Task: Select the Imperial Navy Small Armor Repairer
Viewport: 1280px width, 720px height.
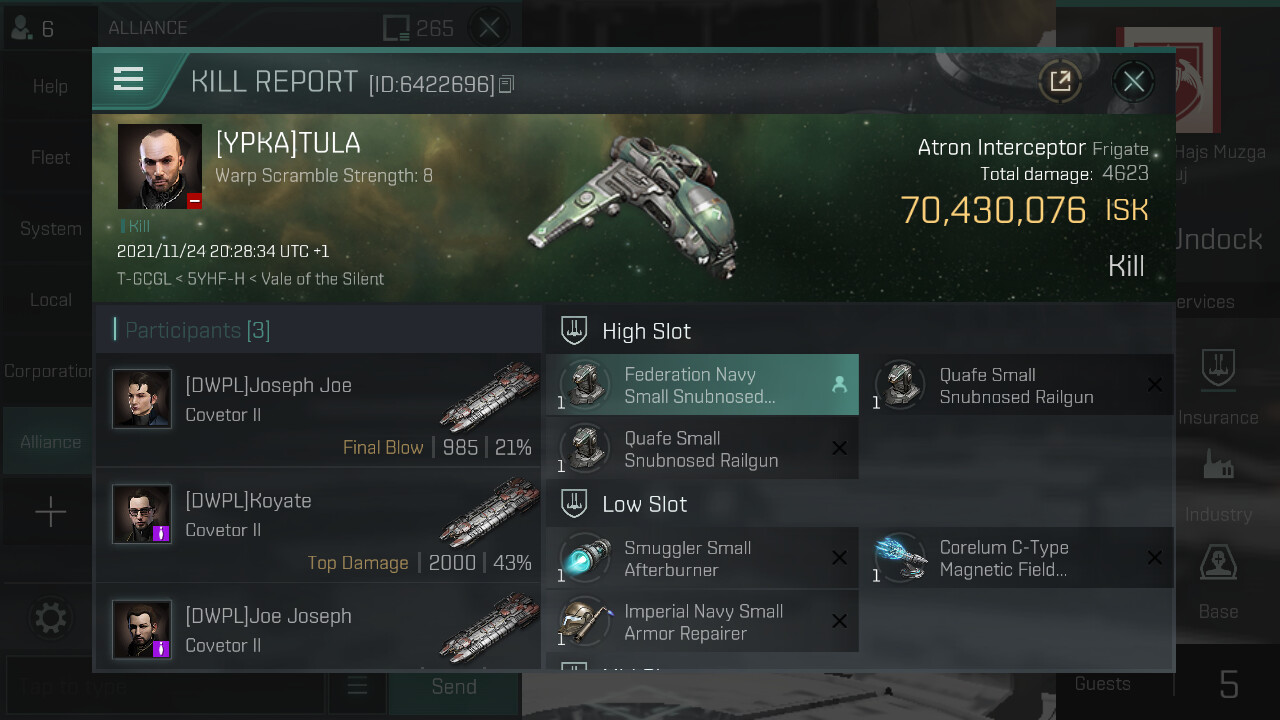Action: click(x=701, y=622)
